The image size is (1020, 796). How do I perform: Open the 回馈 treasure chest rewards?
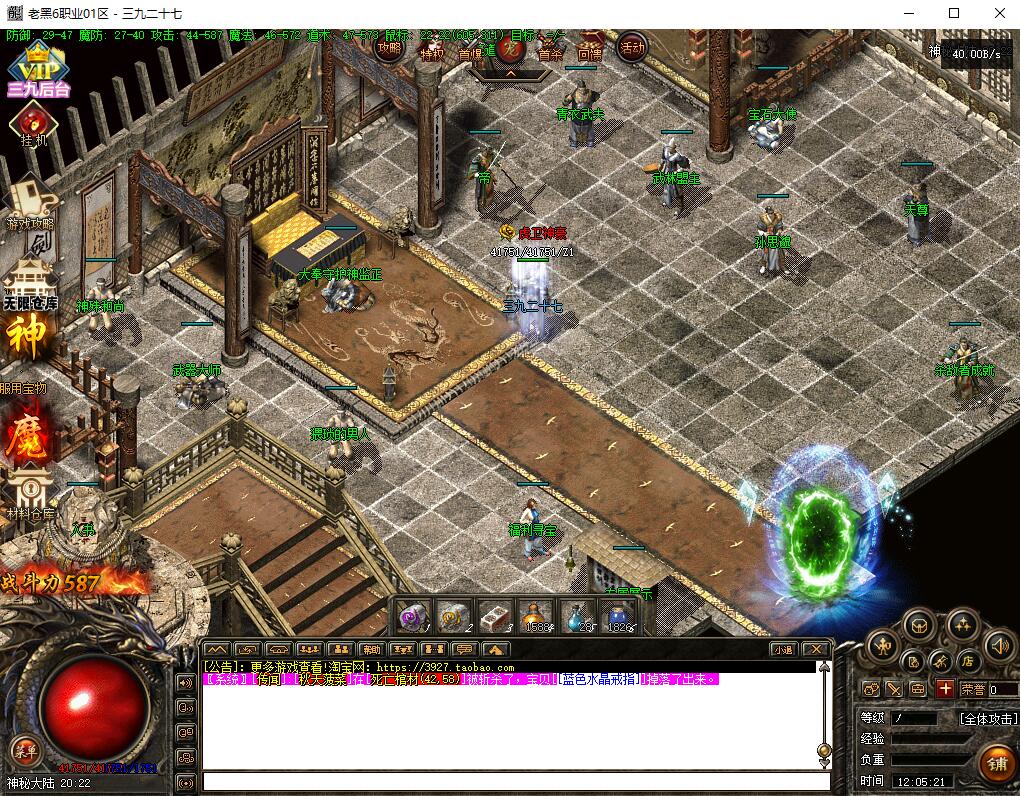tap(589, 50)
